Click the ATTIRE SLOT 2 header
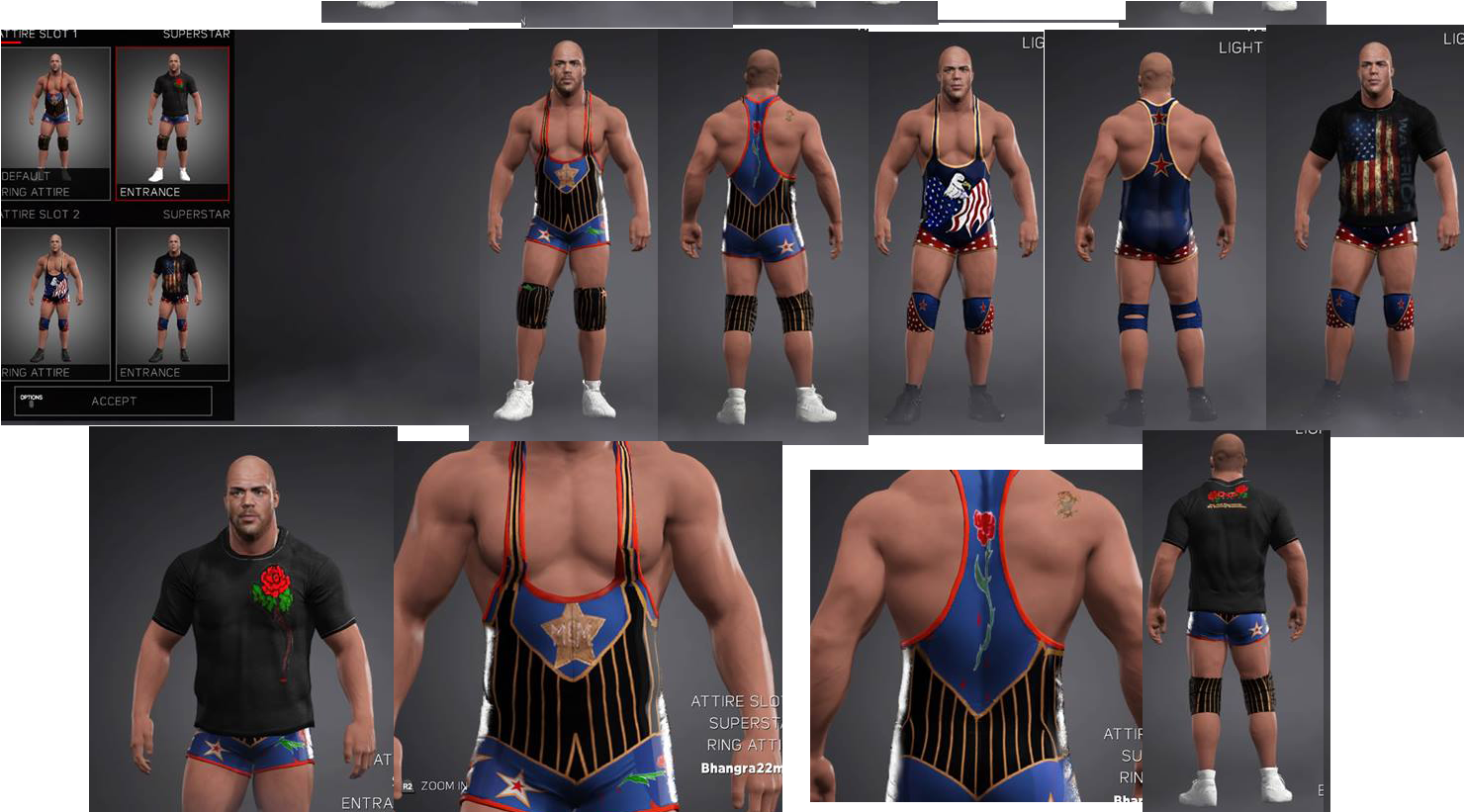 [40, 214]
